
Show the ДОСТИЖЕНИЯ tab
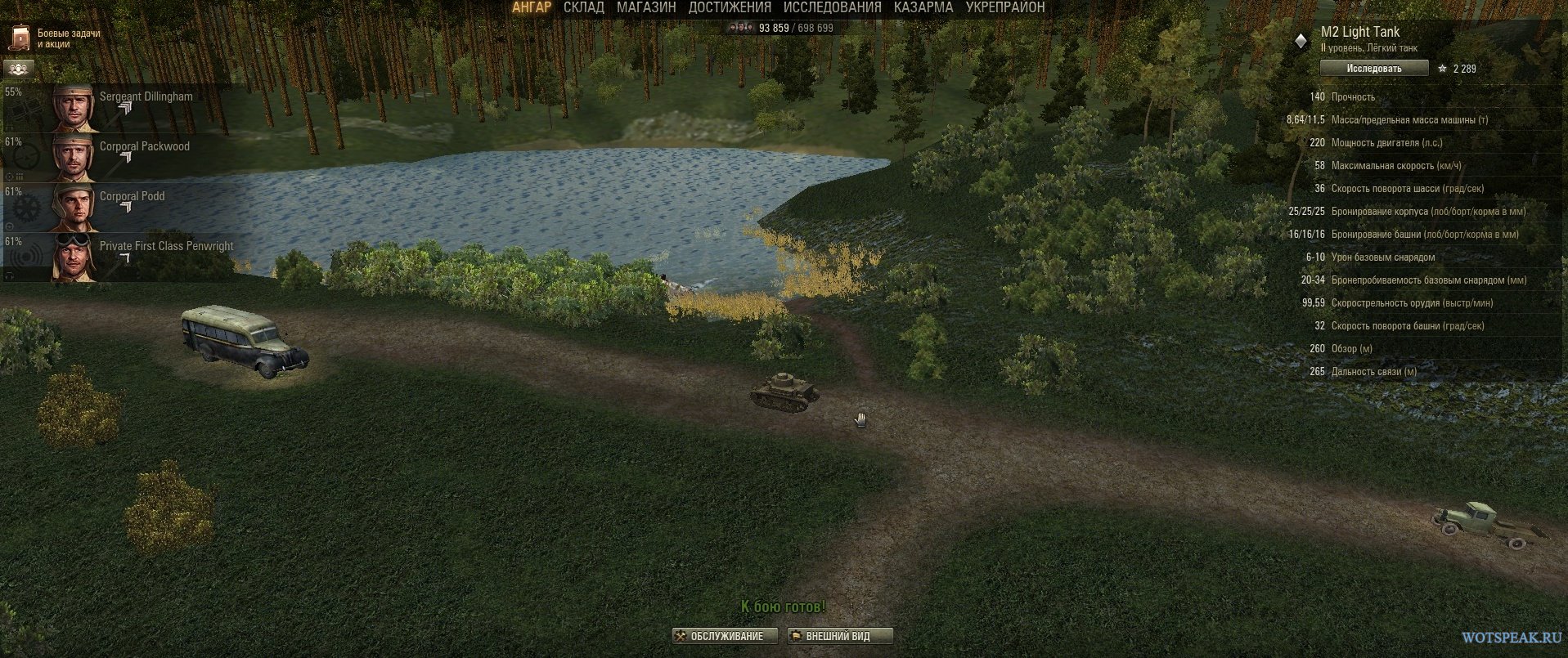pyautogui.click(x=730, y=7)
